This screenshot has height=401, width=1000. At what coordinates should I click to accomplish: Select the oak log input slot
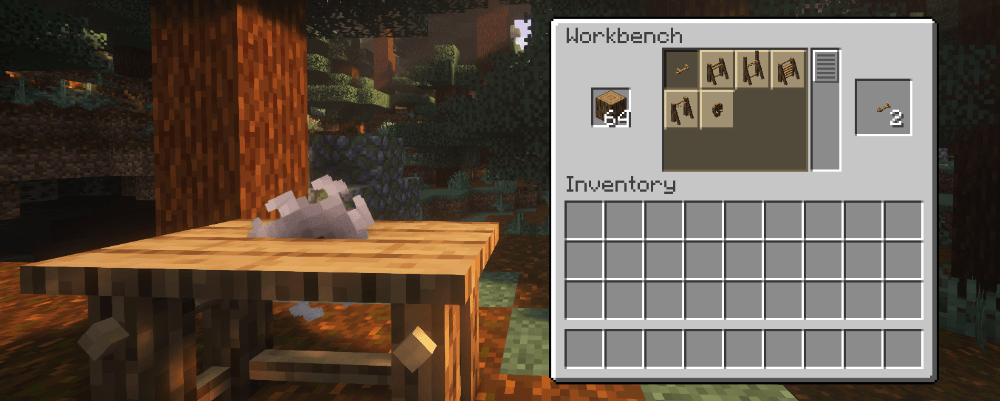610,107
